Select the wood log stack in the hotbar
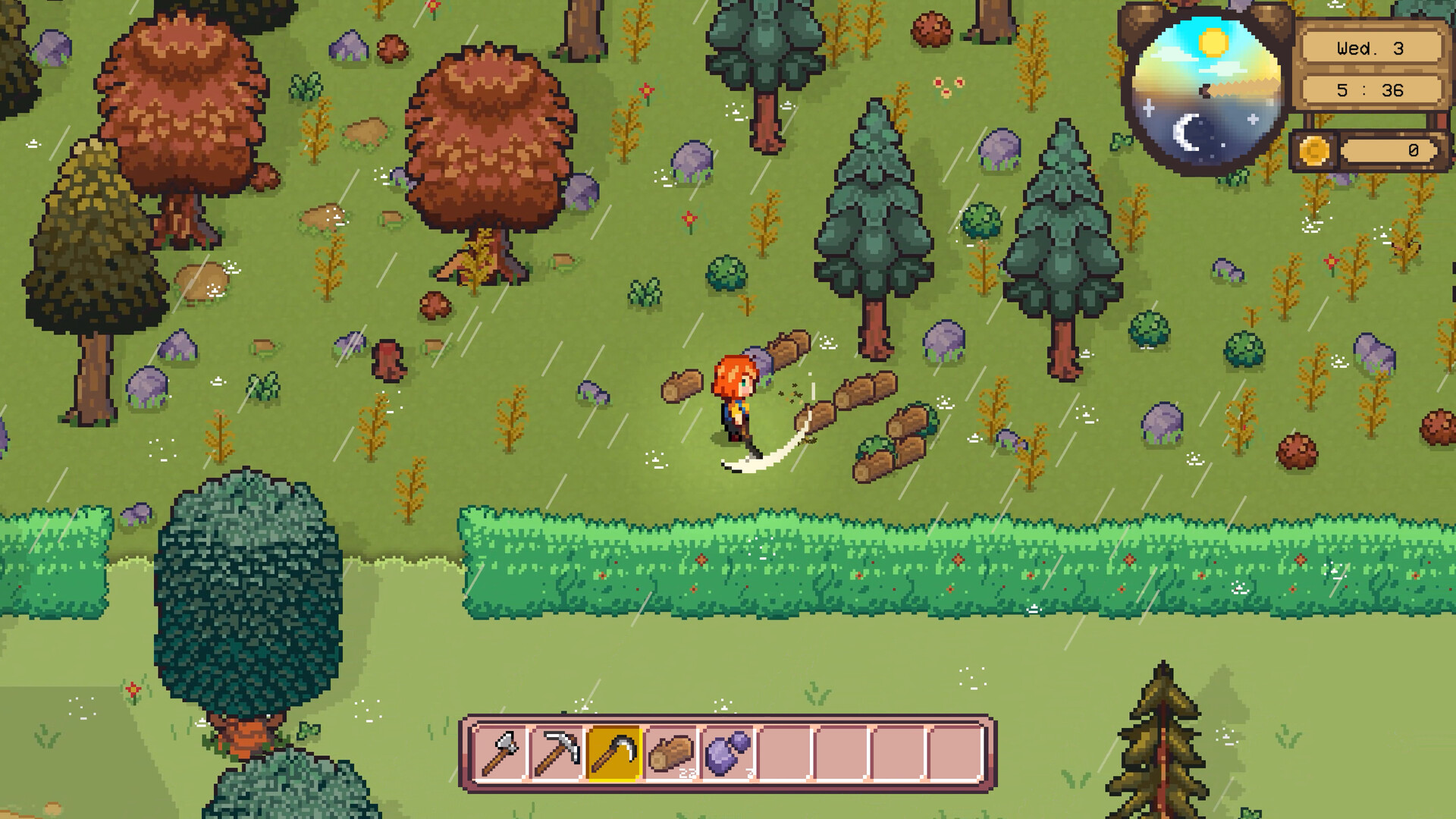This screenshot has width=1456, height=819. tap(671, 750)
